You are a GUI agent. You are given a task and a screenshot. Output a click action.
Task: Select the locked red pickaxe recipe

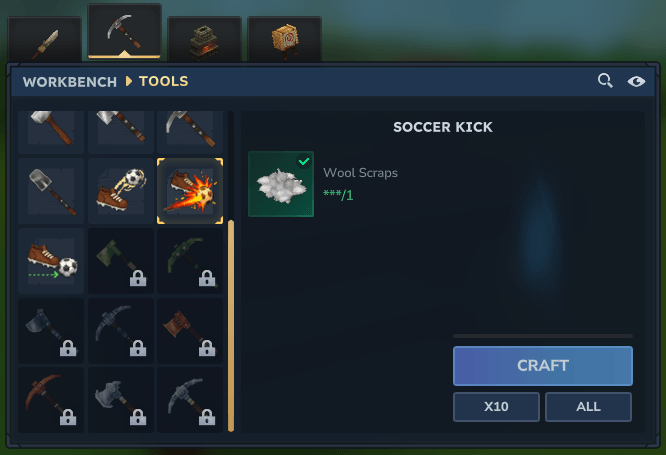(x=51, y=399)
